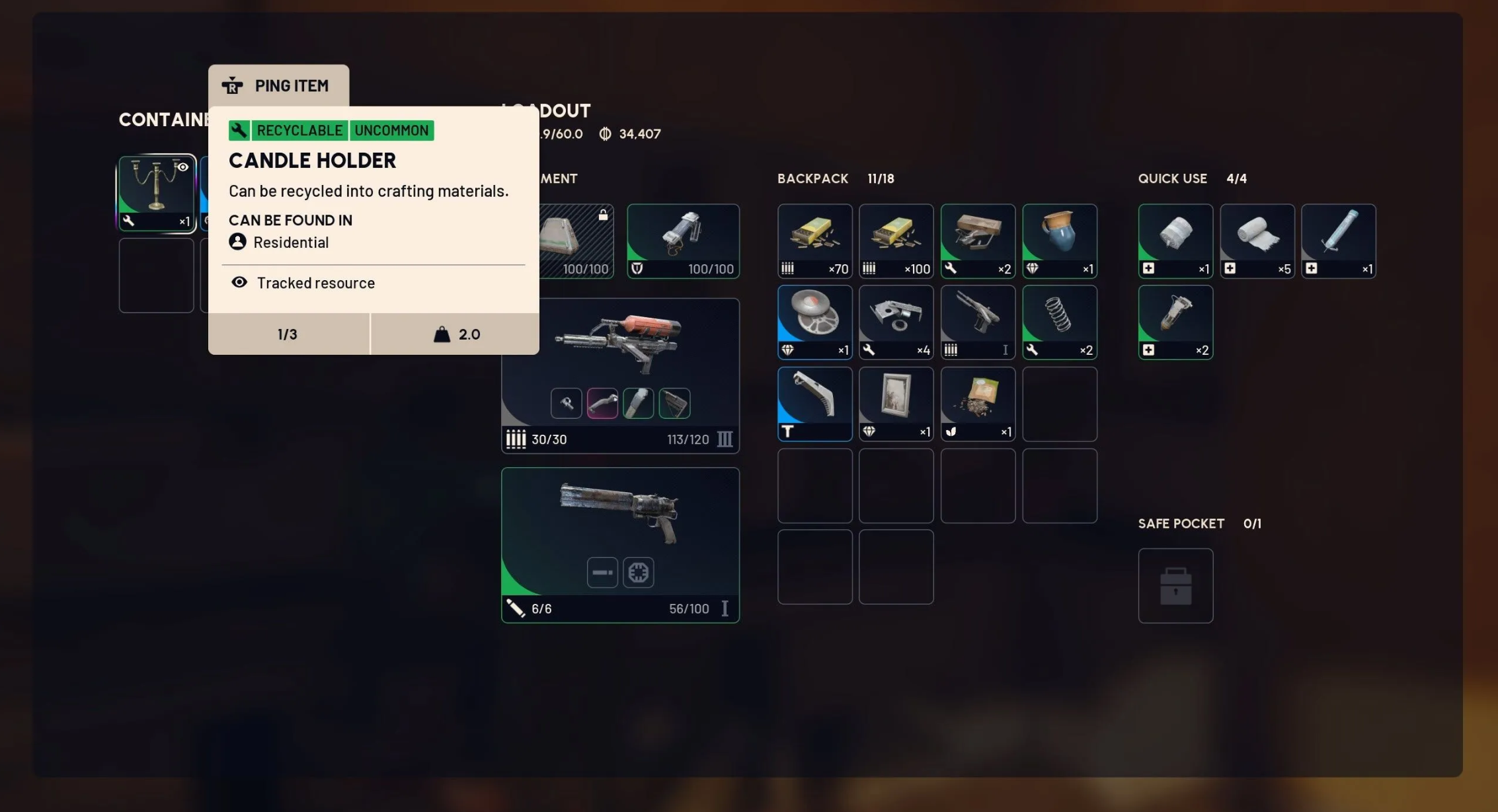
Task: Select the white disc backpack item
Action: pyautogui.click(x=814, y=322)
